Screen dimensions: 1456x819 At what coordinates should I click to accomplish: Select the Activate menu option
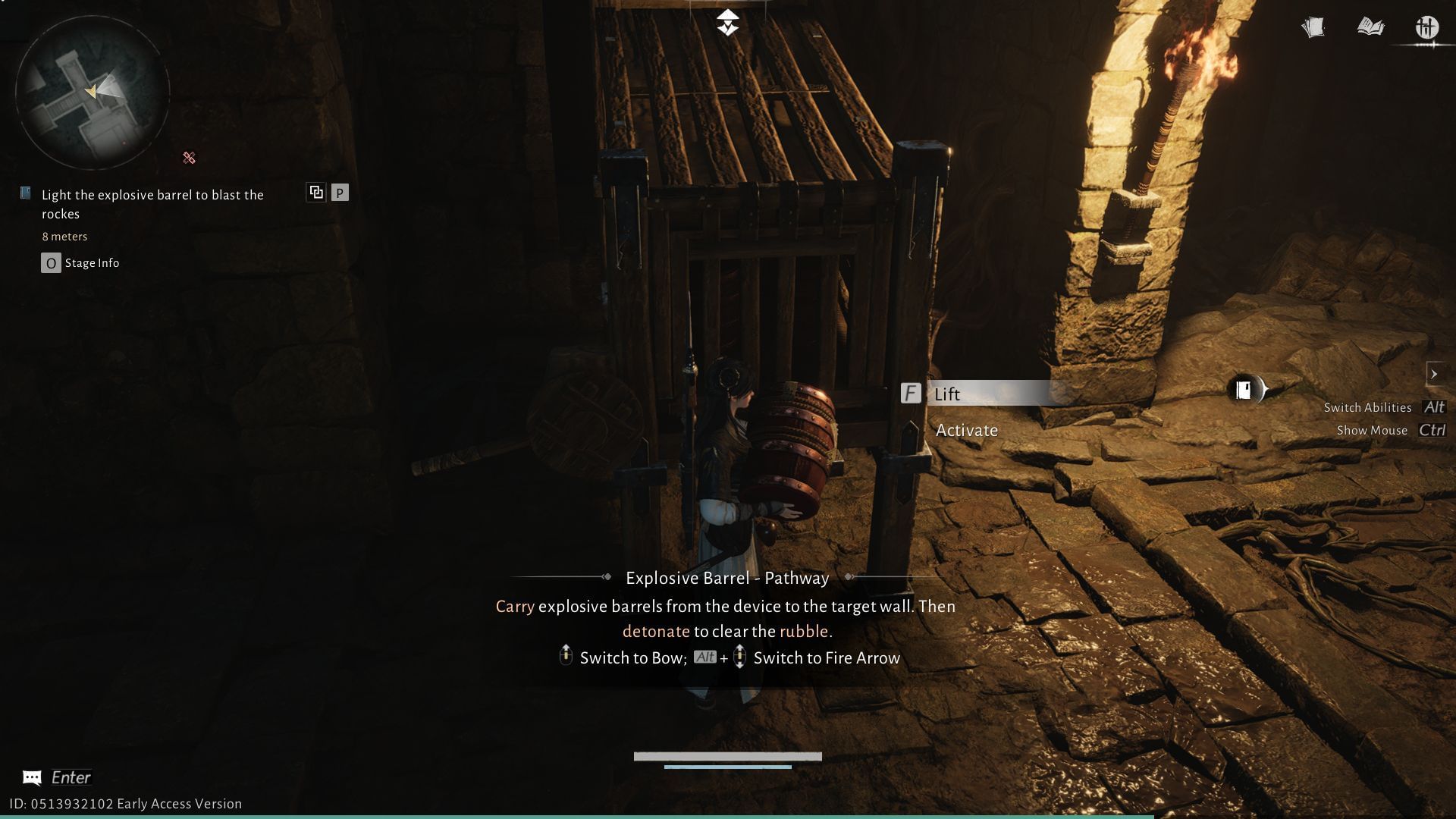pyautogui.click(x=968, y=430)
